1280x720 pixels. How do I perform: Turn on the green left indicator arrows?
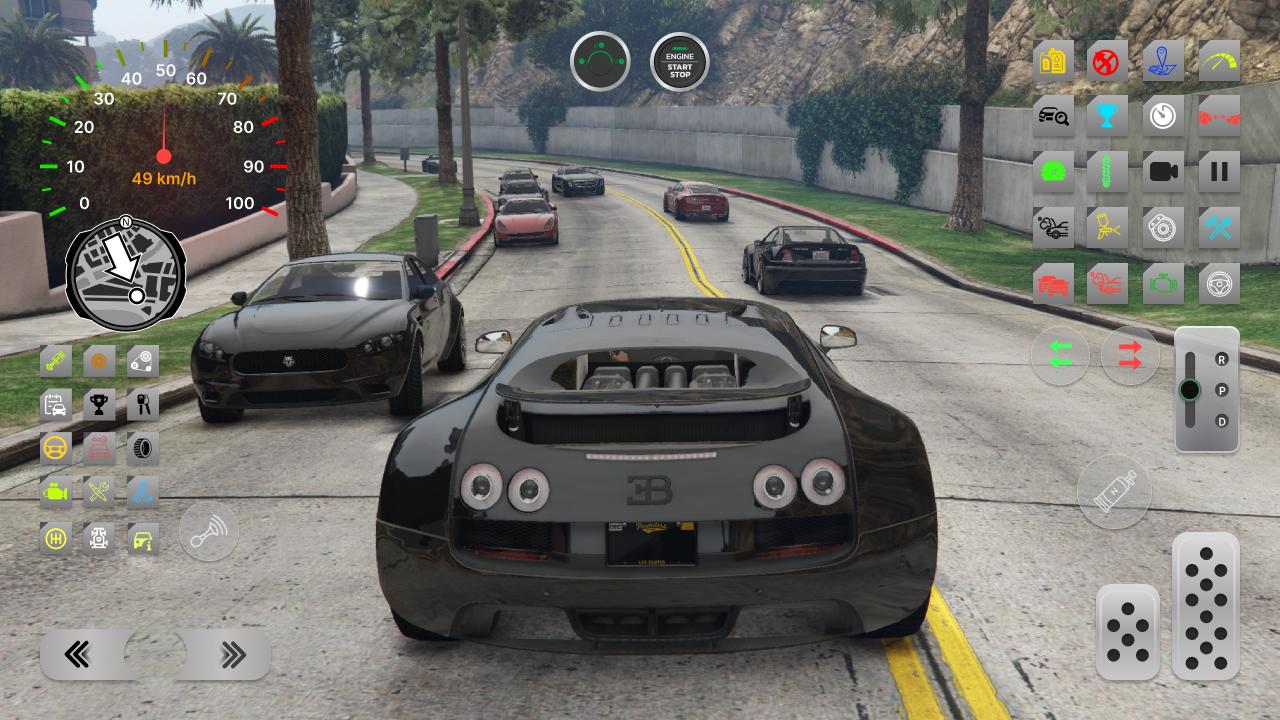click(x=1060, y=355)
